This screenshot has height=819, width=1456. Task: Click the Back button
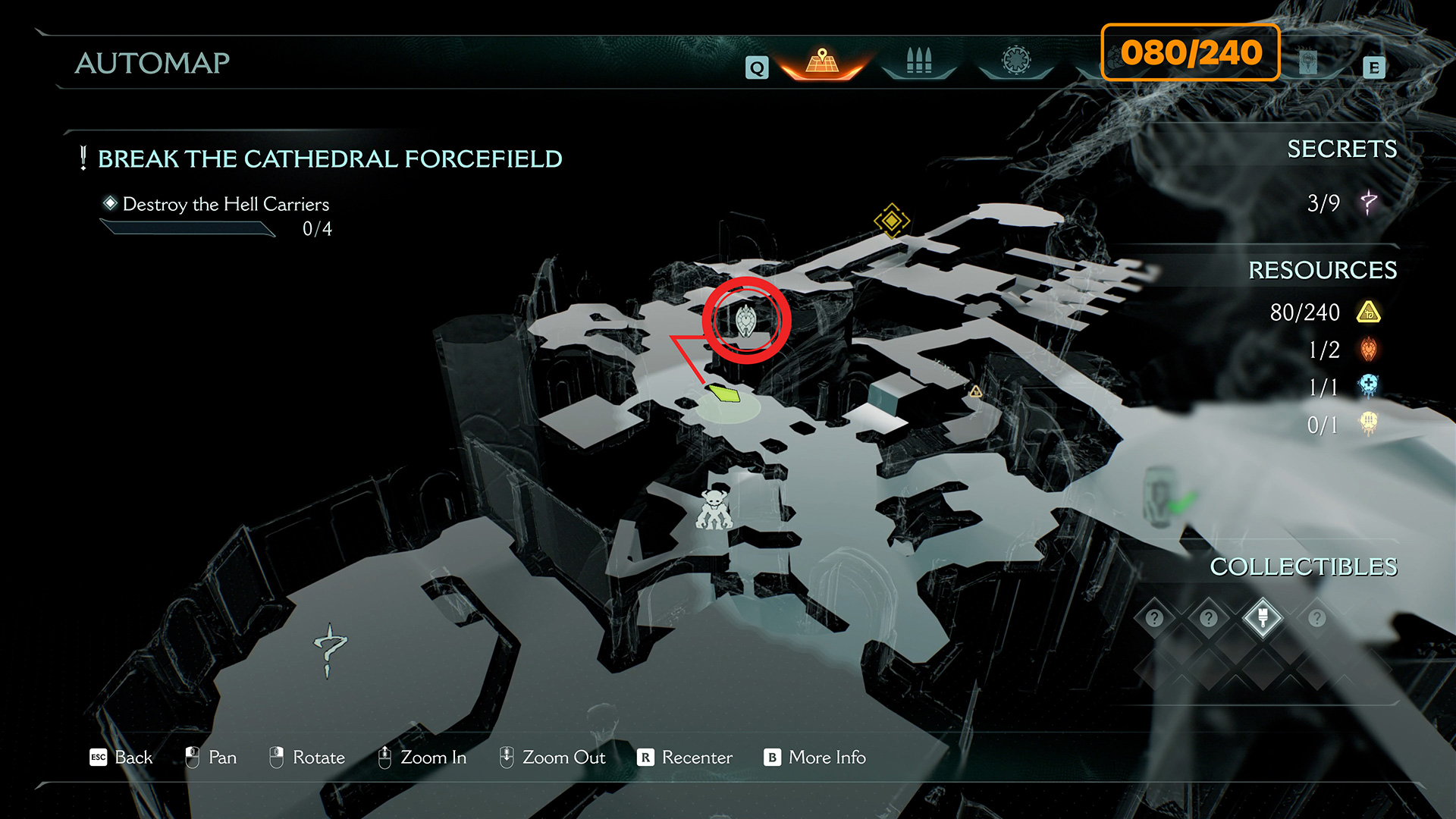121,758
